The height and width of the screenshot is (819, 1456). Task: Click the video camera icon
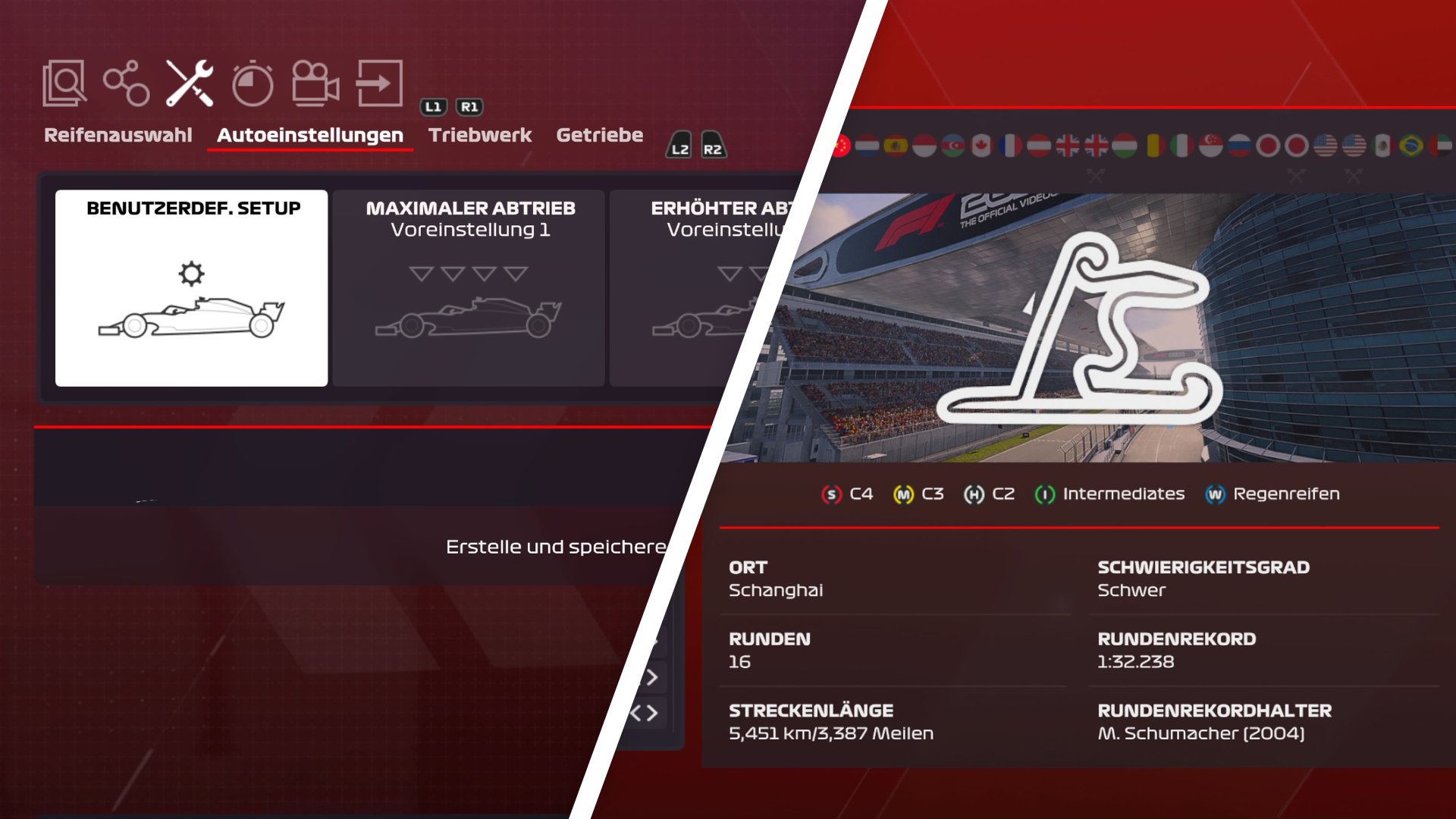[x=315, y=83]
